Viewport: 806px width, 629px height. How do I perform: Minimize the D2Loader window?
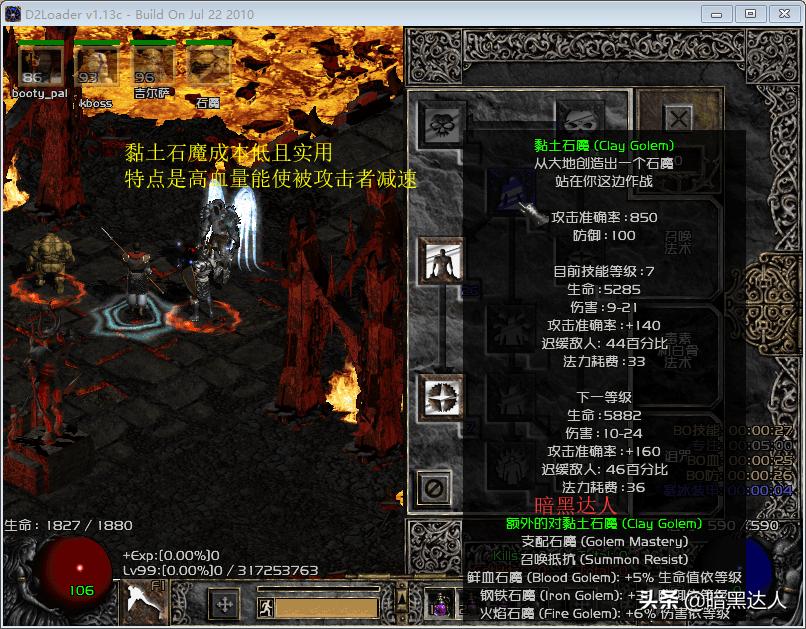[x=714, y=14]
